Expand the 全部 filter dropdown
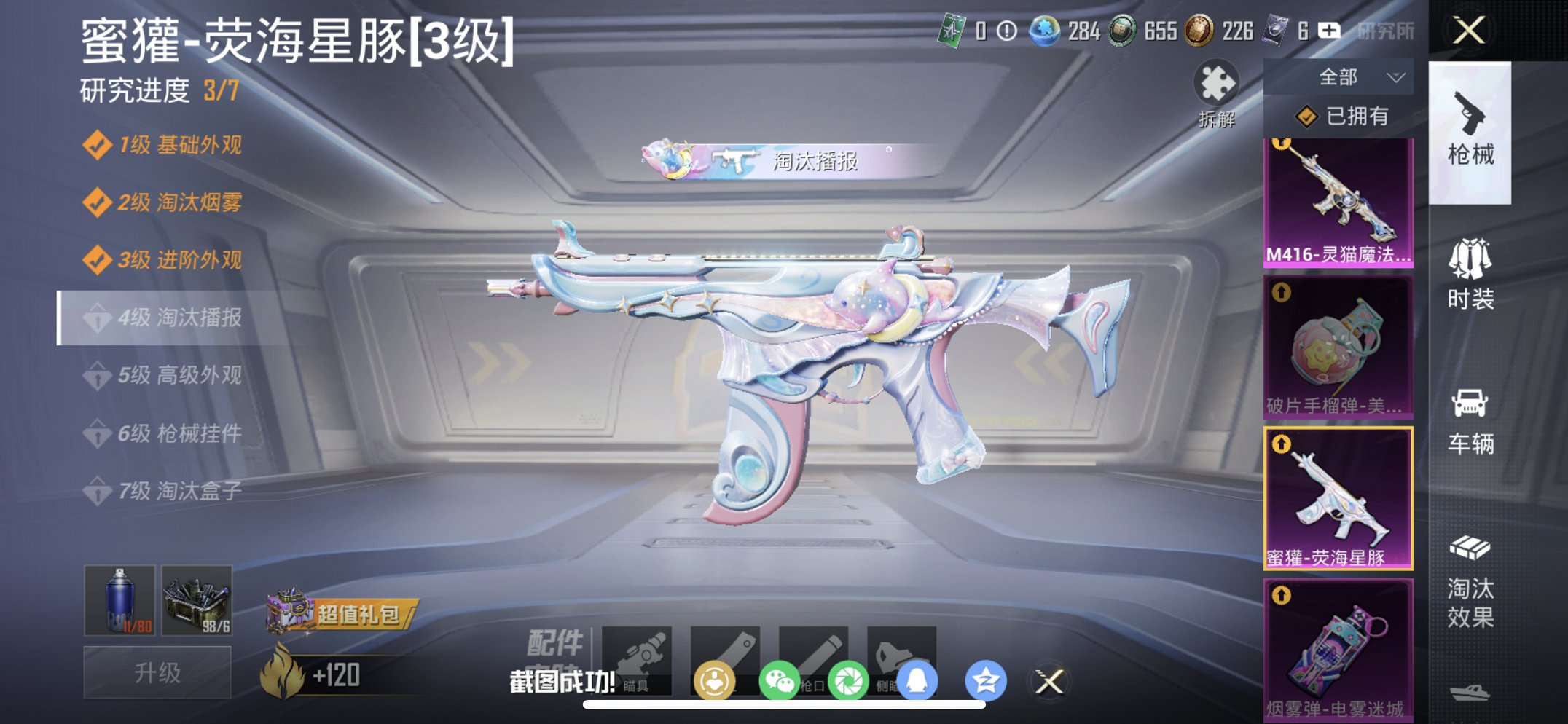Image resolution: width=1568 pixels, height=724 pixels. tap(1356, 76)
